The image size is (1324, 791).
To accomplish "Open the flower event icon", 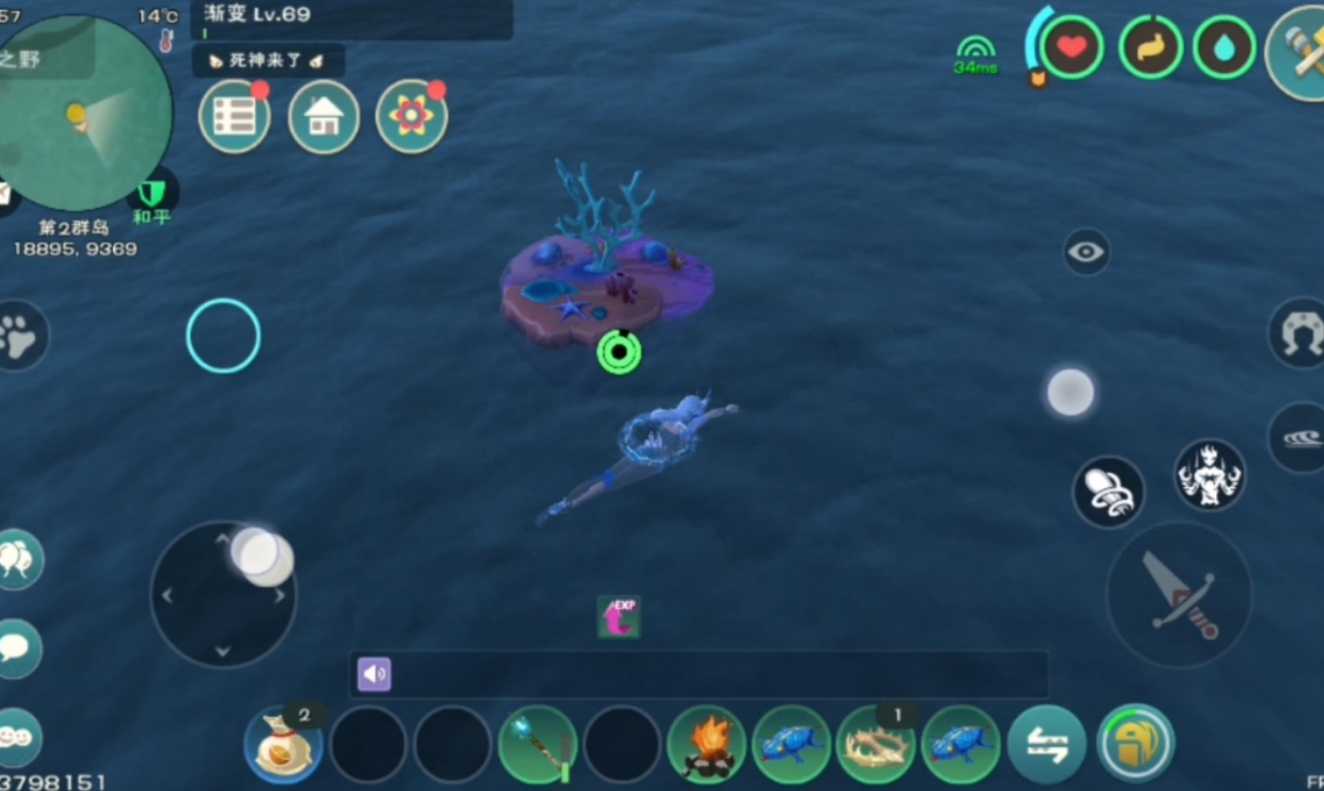I will pos(411,116).
